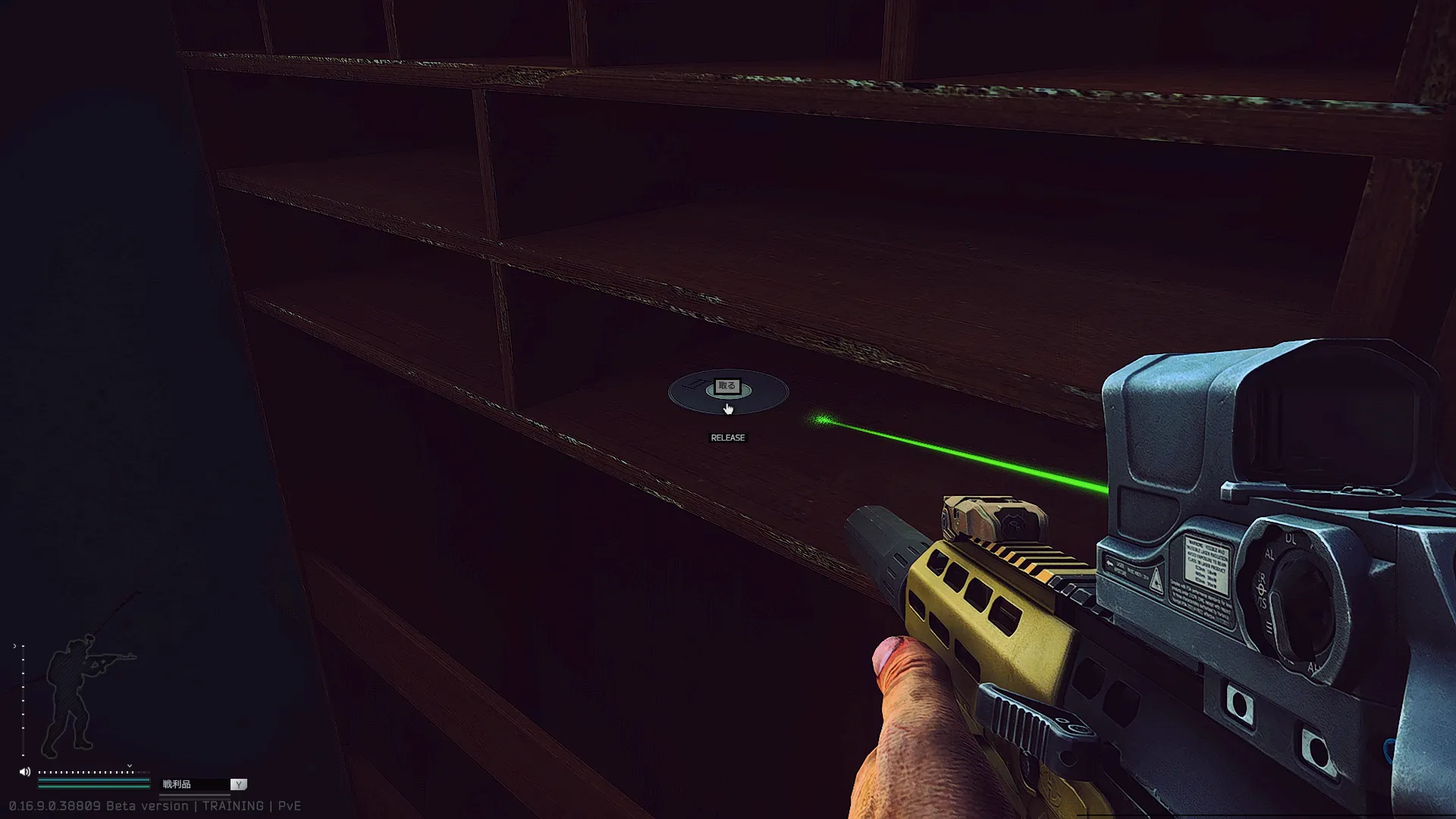Click the speaker noise level icon
This screenshot has width=1456, height=819.
[25, 772]
